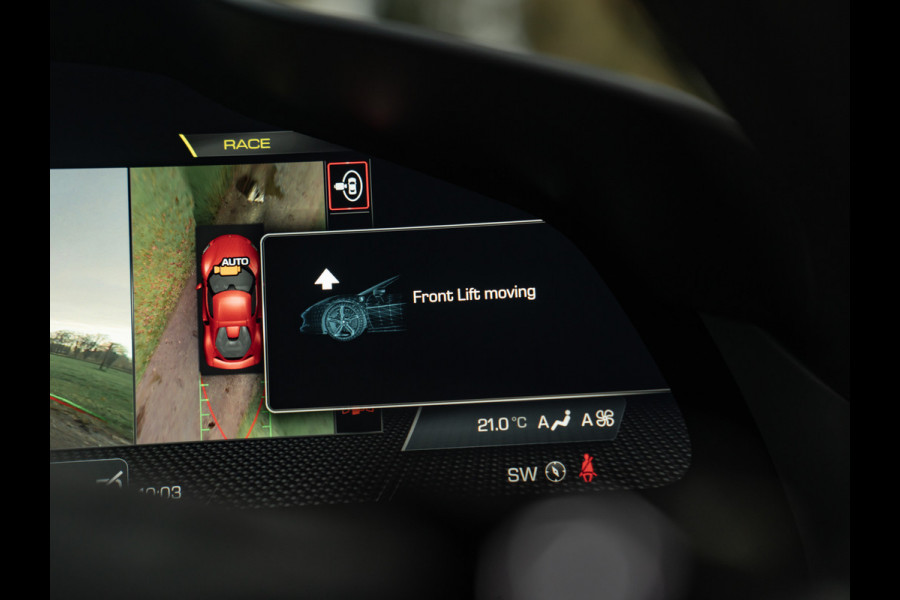
Task: Switch to the side camera feed
Action: coord(90,305)
